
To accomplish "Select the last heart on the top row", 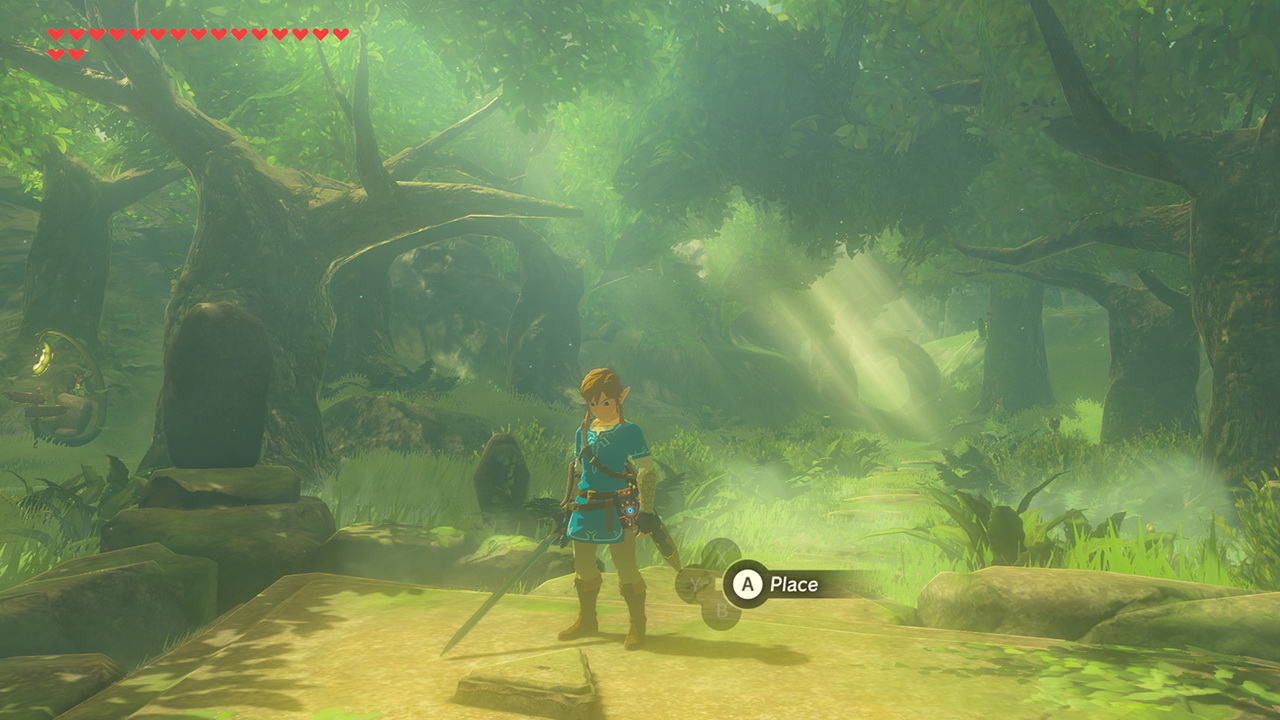I will point(338,34).
